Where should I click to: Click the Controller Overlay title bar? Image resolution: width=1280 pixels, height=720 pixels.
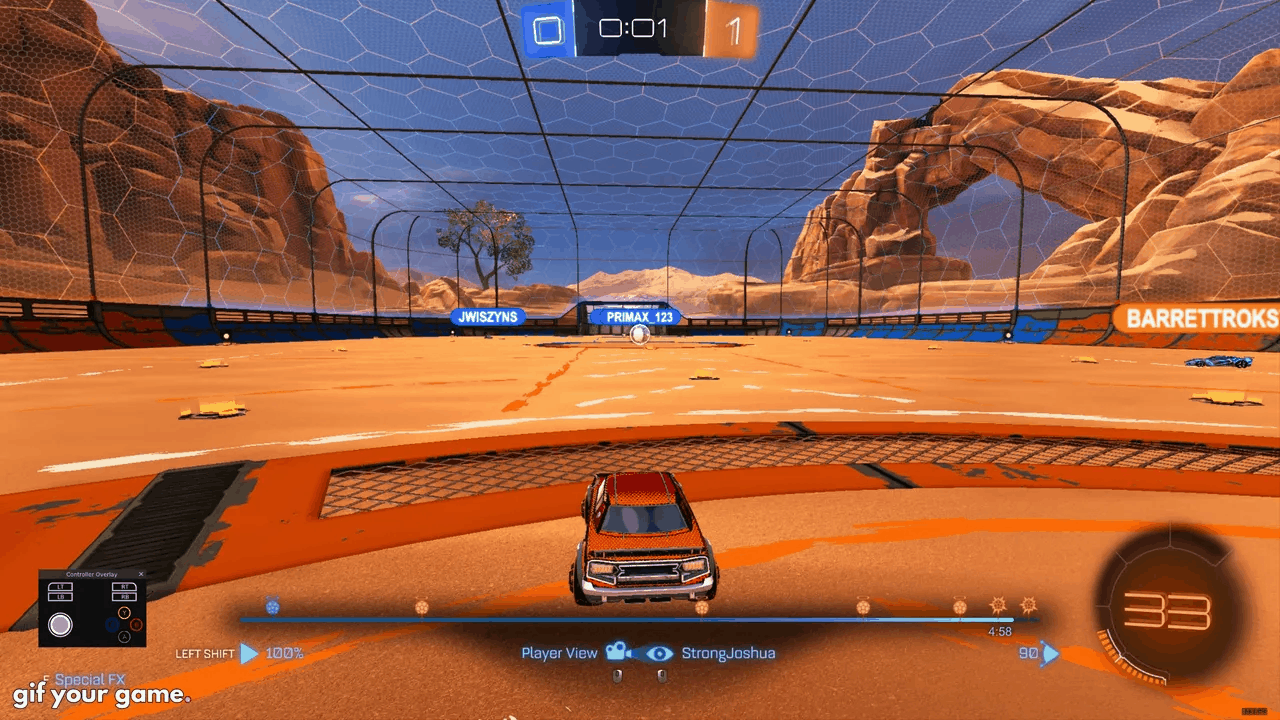[92, 574]
